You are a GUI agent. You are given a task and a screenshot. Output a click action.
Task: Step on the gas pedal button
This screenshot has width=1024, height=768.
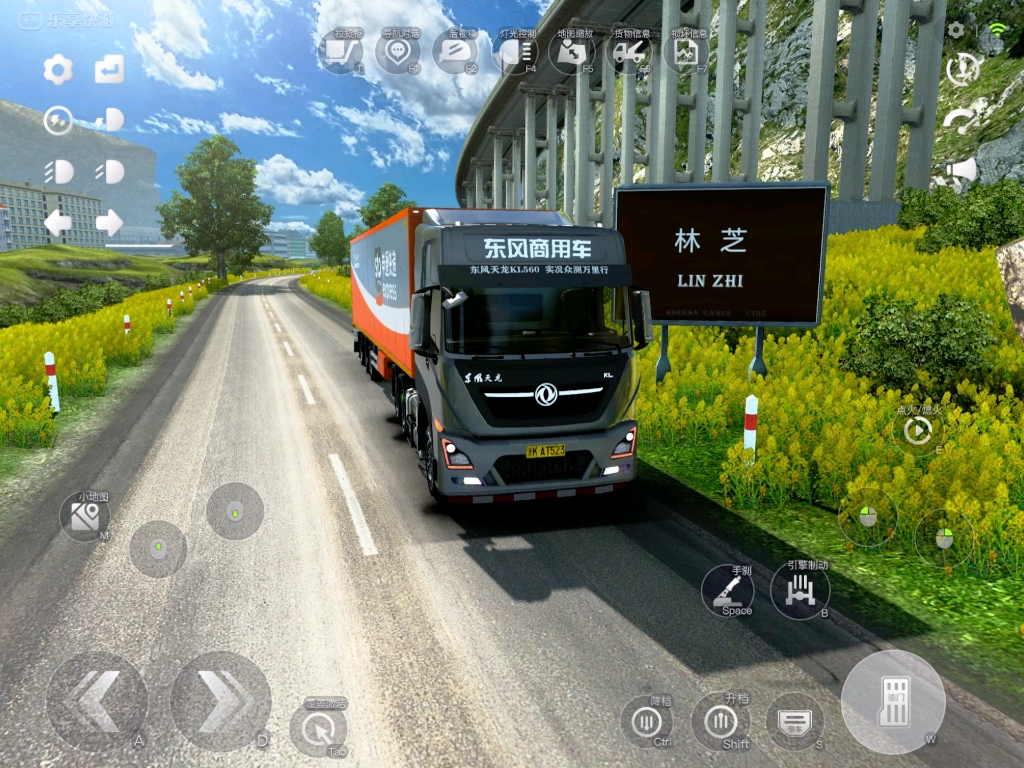click(x=893, y=702)
